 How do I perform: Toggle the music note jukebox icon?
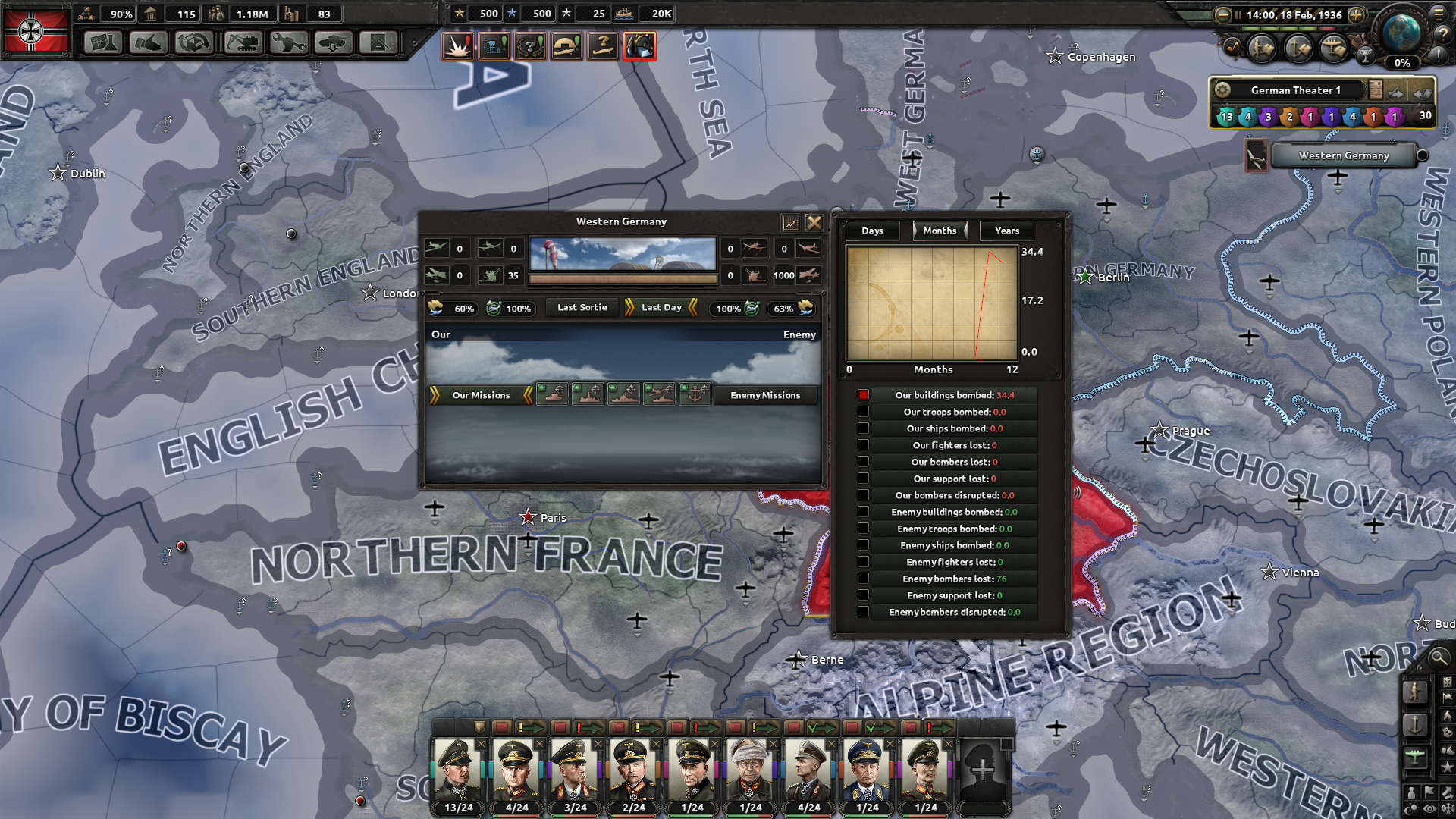(x=1233, y=47)
